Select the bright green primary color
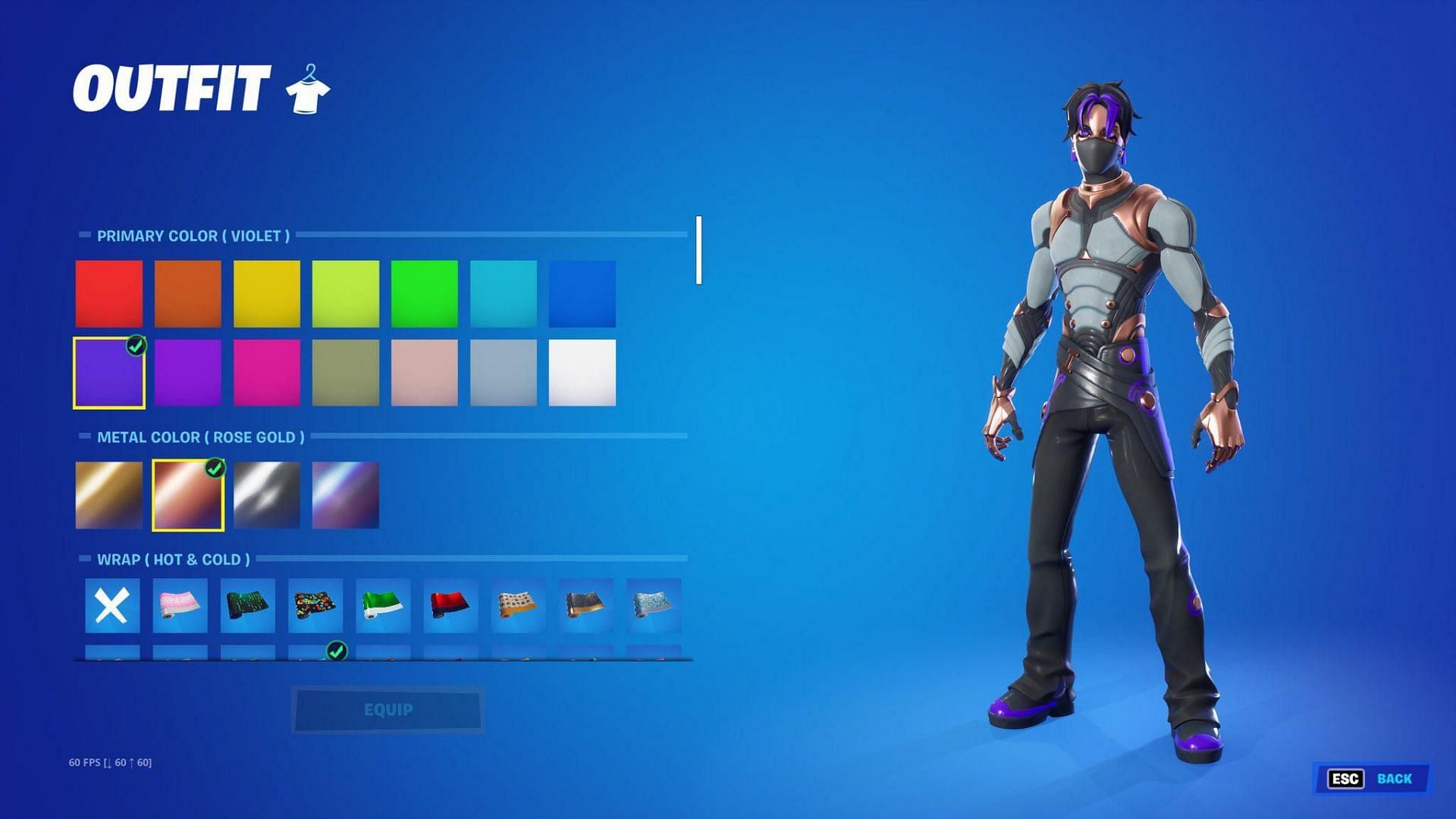This screenshot has width=1456, height=819. [425, 293]
